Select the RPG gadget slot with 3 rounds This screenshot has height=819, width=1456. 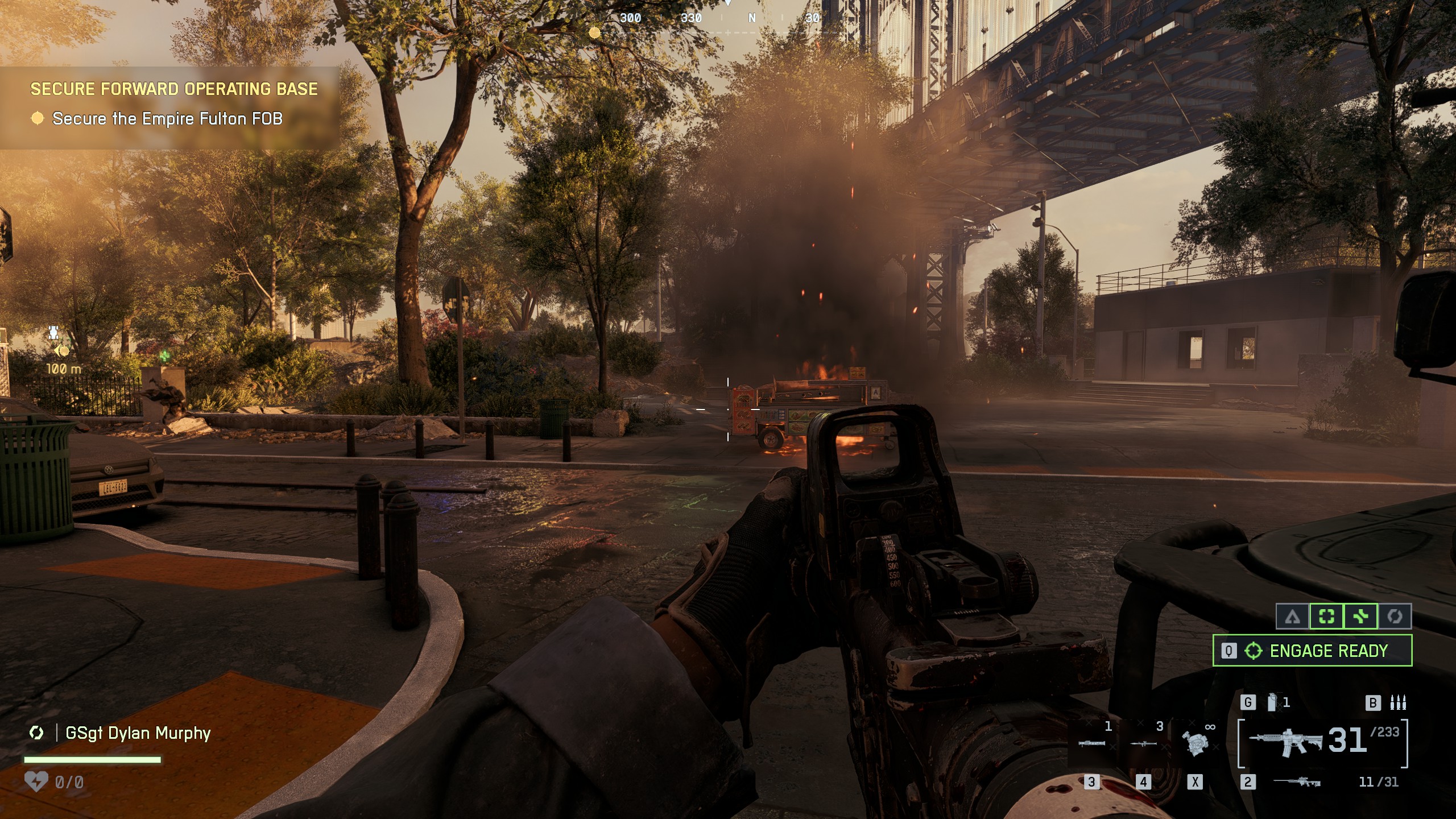(1143, 743)
